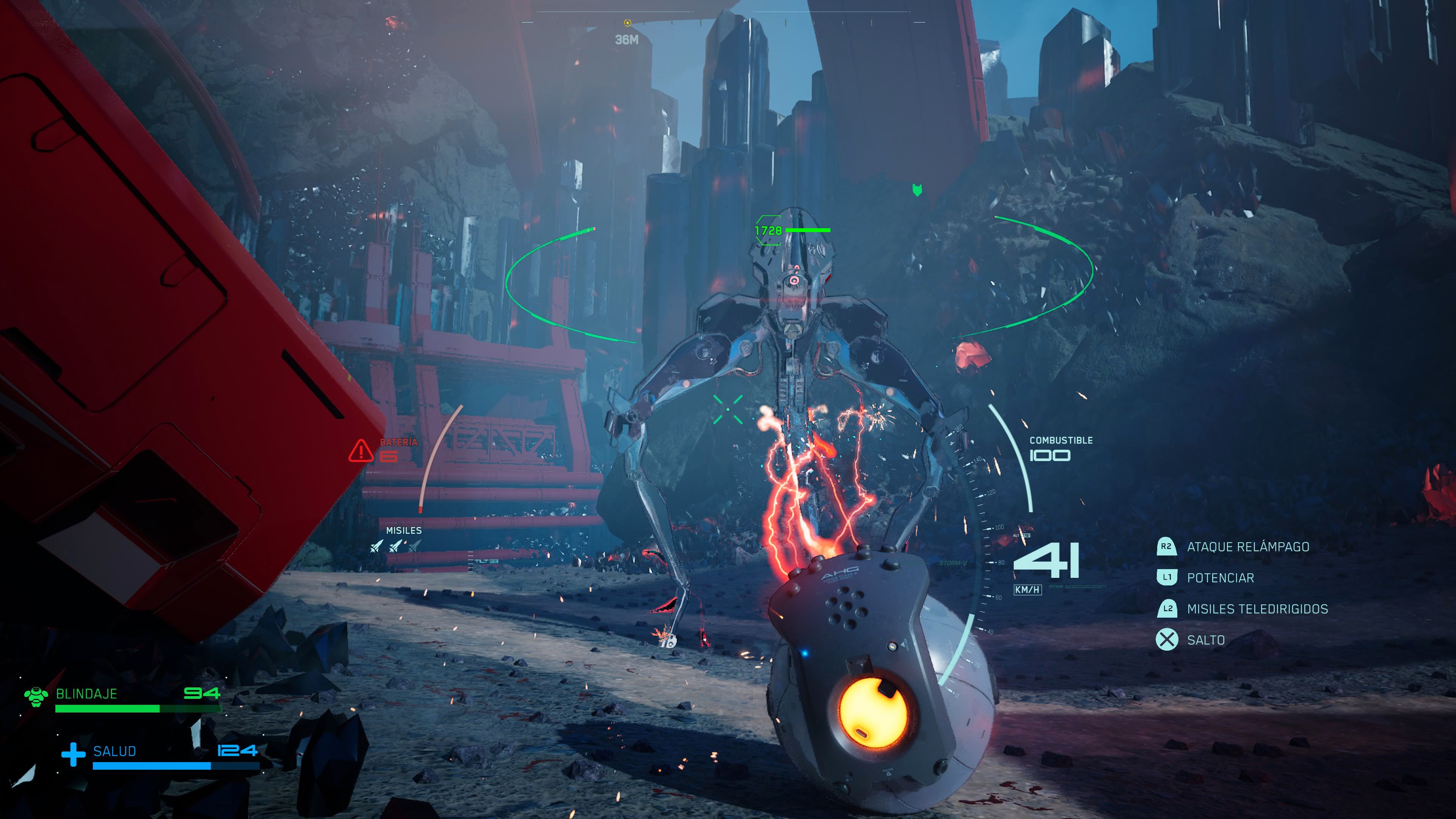Screen dimensions: 1456x819
Task: Select the green enemy marker icon
Action: [x=917, y=190]
